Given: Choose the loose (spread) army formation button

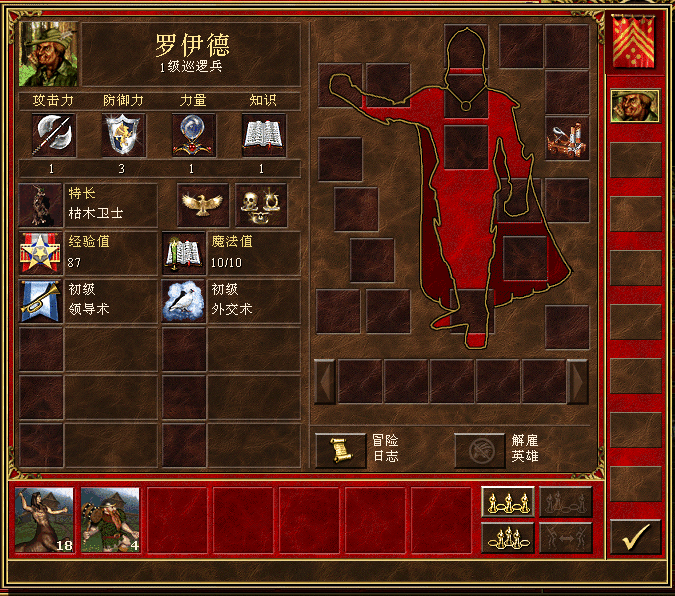Looking at the screenshot, I should coord(507,502).
